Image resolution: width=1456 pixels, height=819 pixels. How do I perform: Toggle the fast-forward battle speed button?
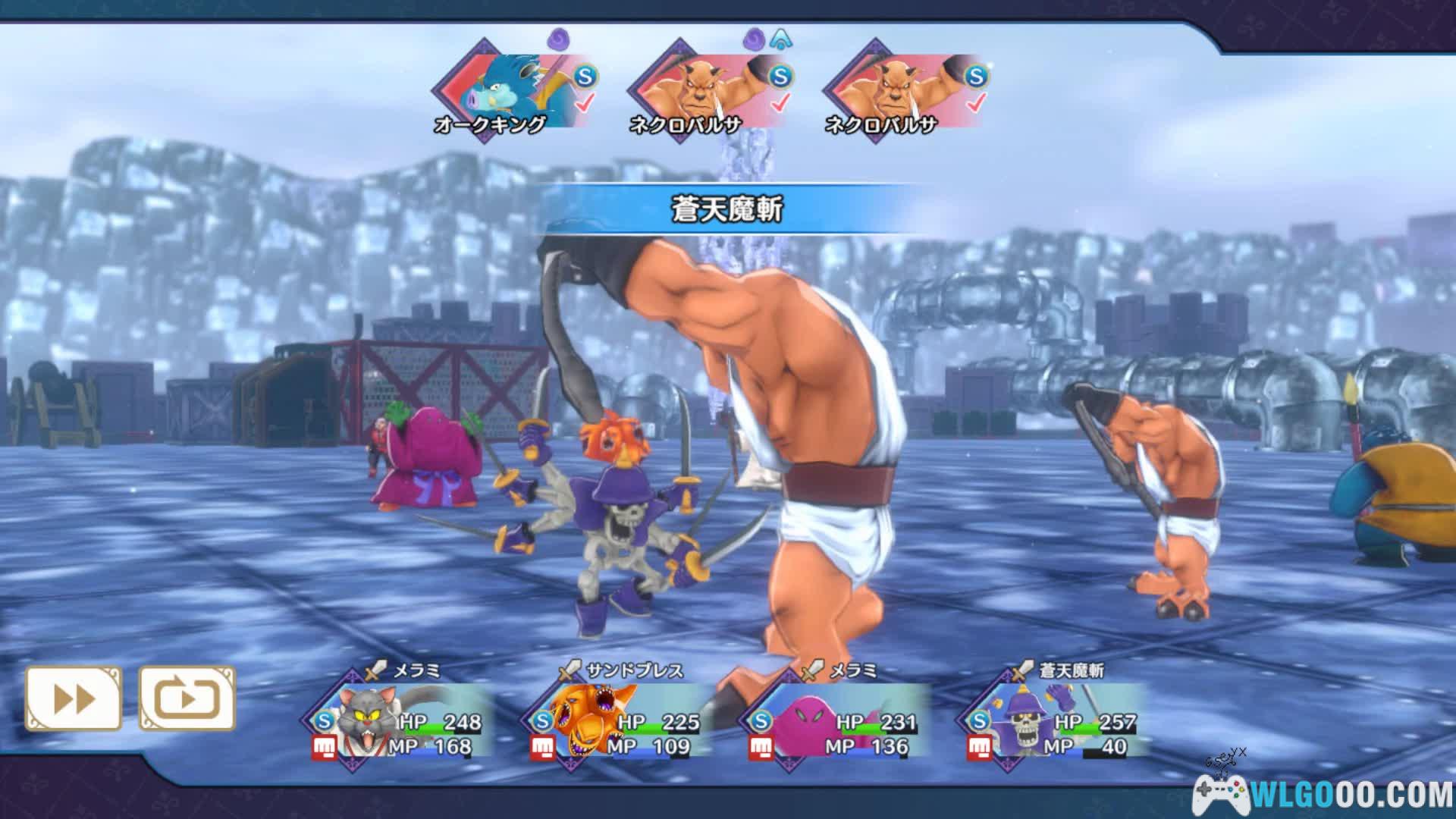(x=74, y=698)
